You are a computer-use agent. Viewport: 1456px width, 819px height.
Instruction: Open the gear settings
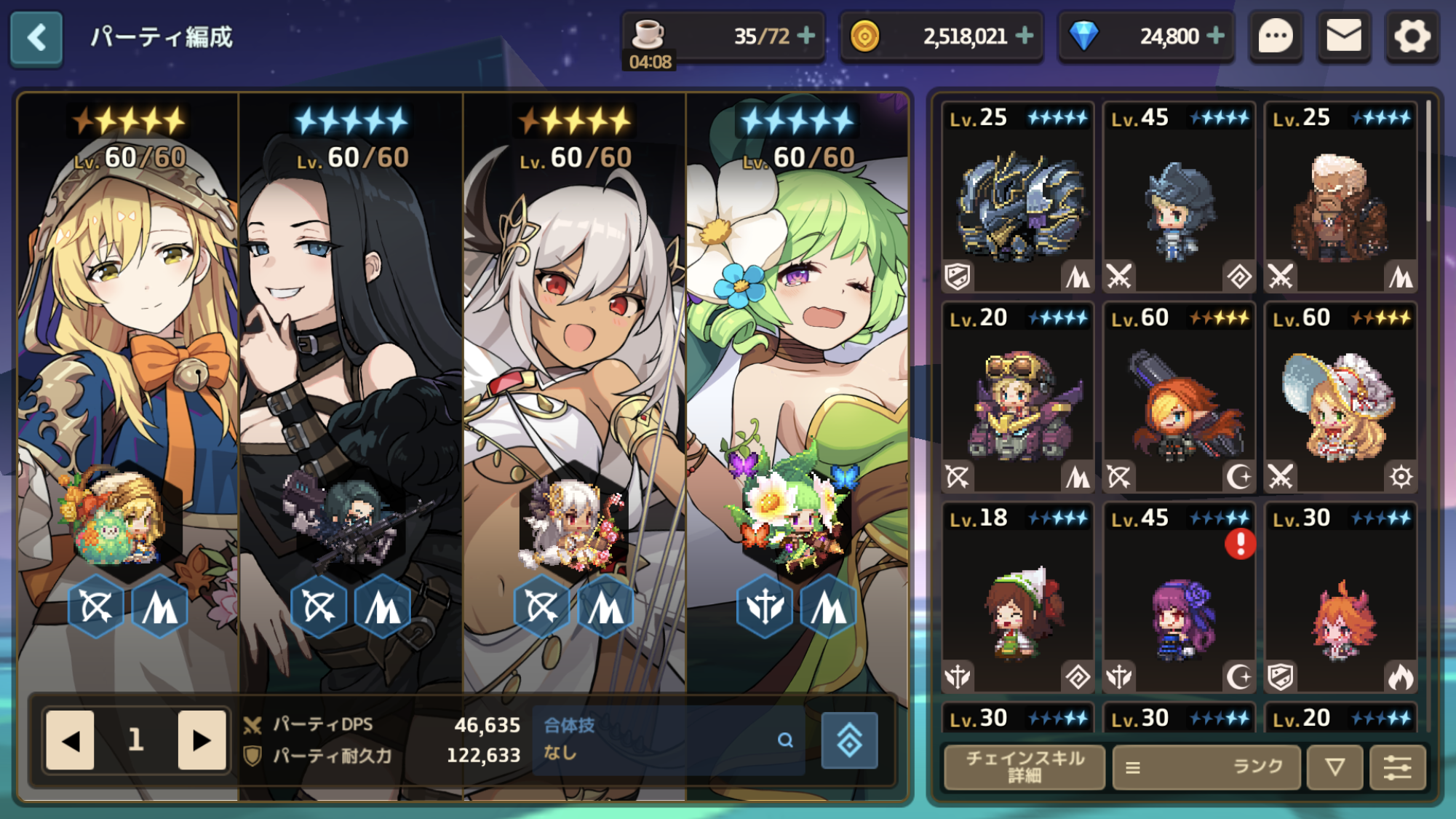click(x=1412, y=36)
